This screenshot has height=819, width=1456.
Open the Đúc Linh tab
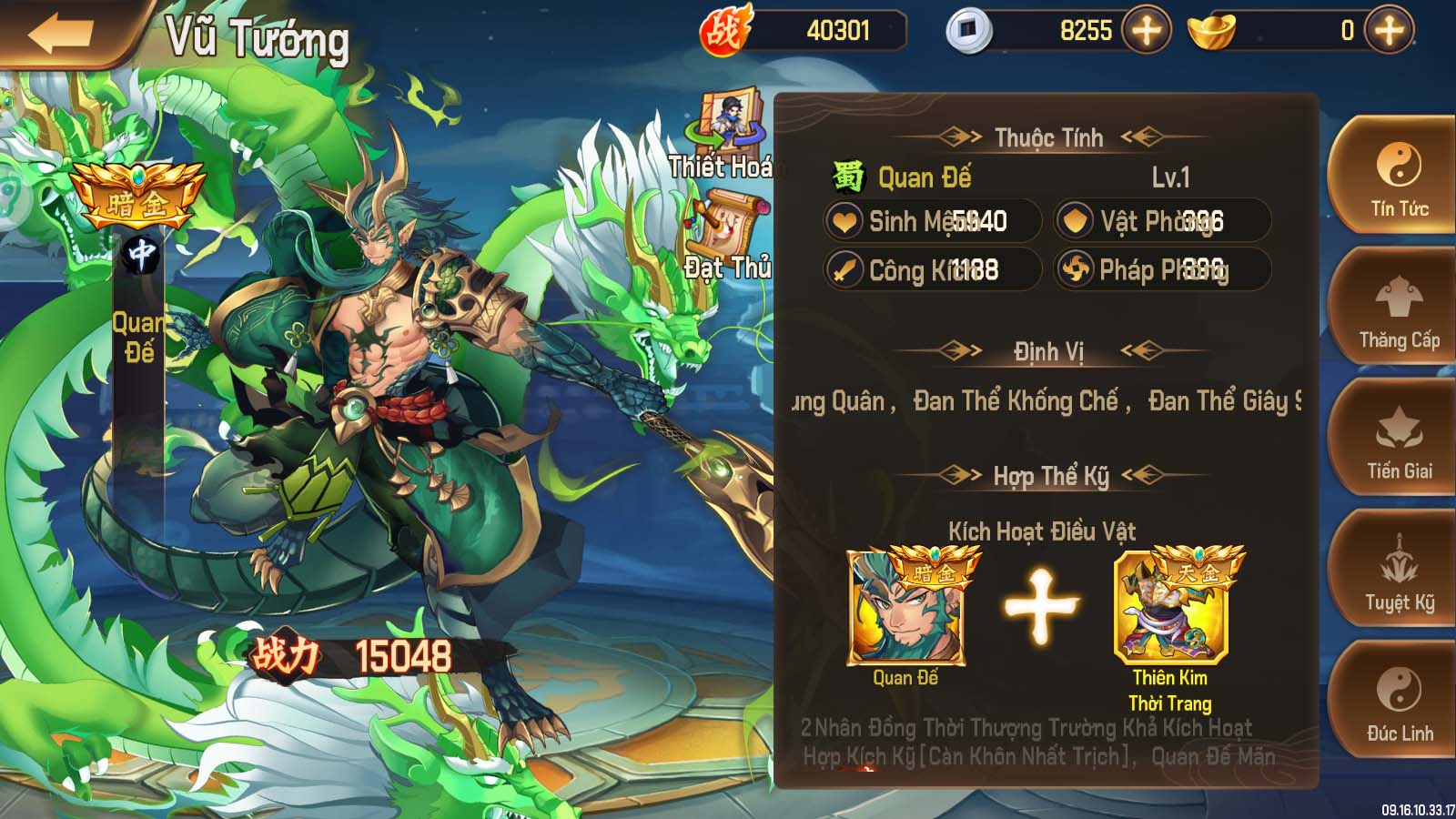point(1399,703)
